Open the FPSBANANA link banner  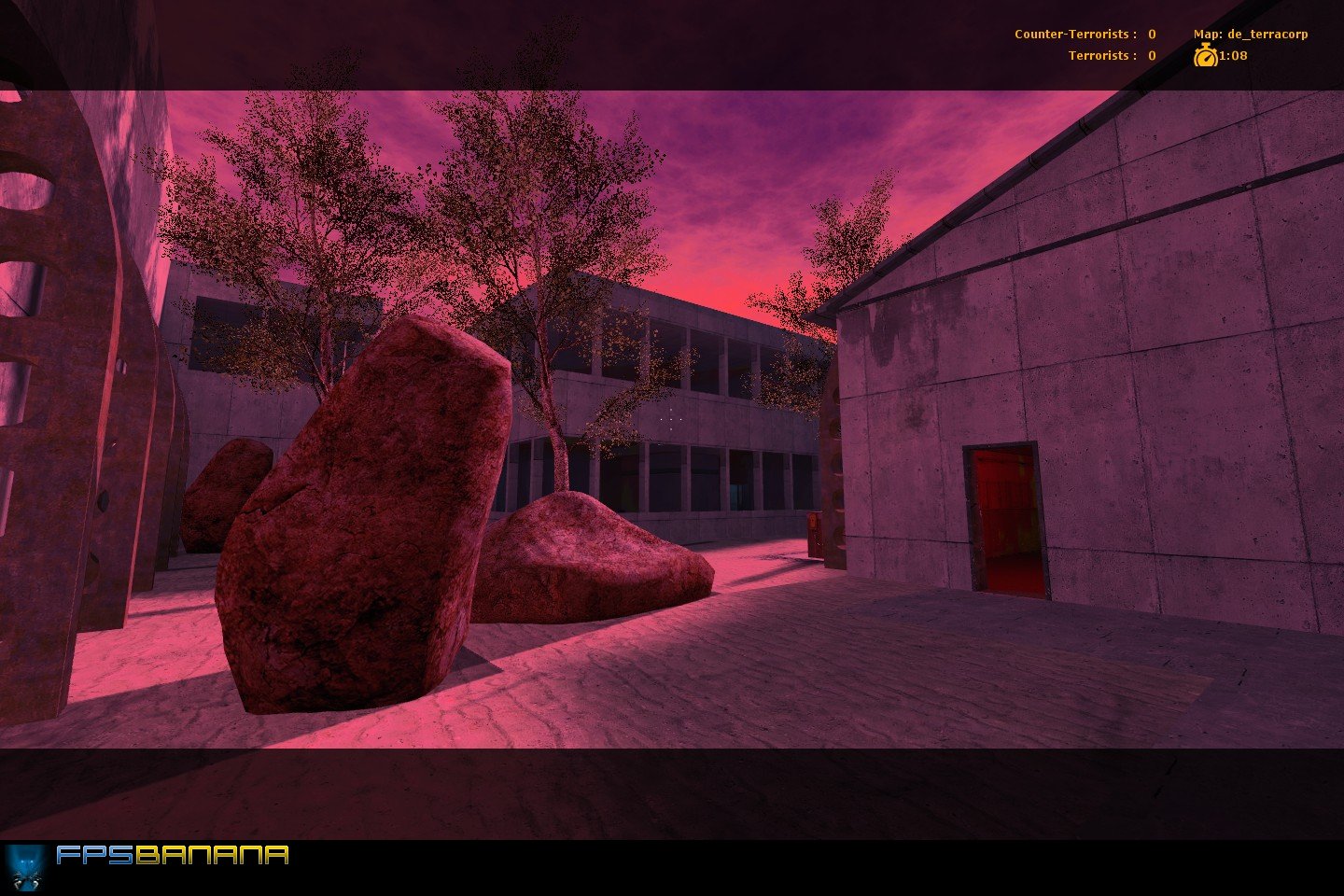click(149, 863)
